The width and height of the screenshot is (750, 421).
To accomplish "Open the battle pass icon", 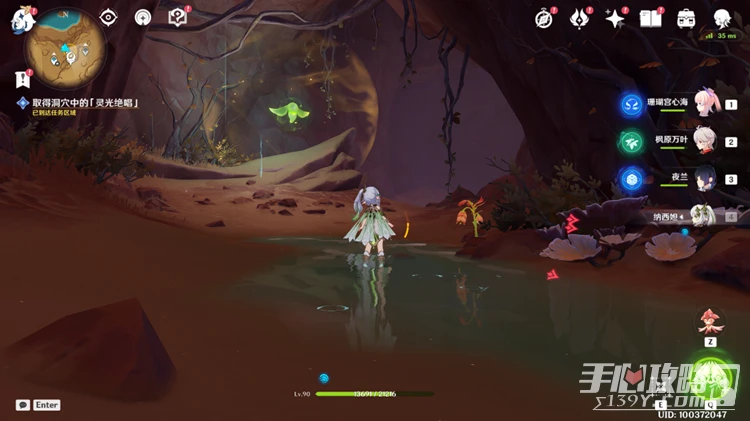I will [x=580, y=19].
